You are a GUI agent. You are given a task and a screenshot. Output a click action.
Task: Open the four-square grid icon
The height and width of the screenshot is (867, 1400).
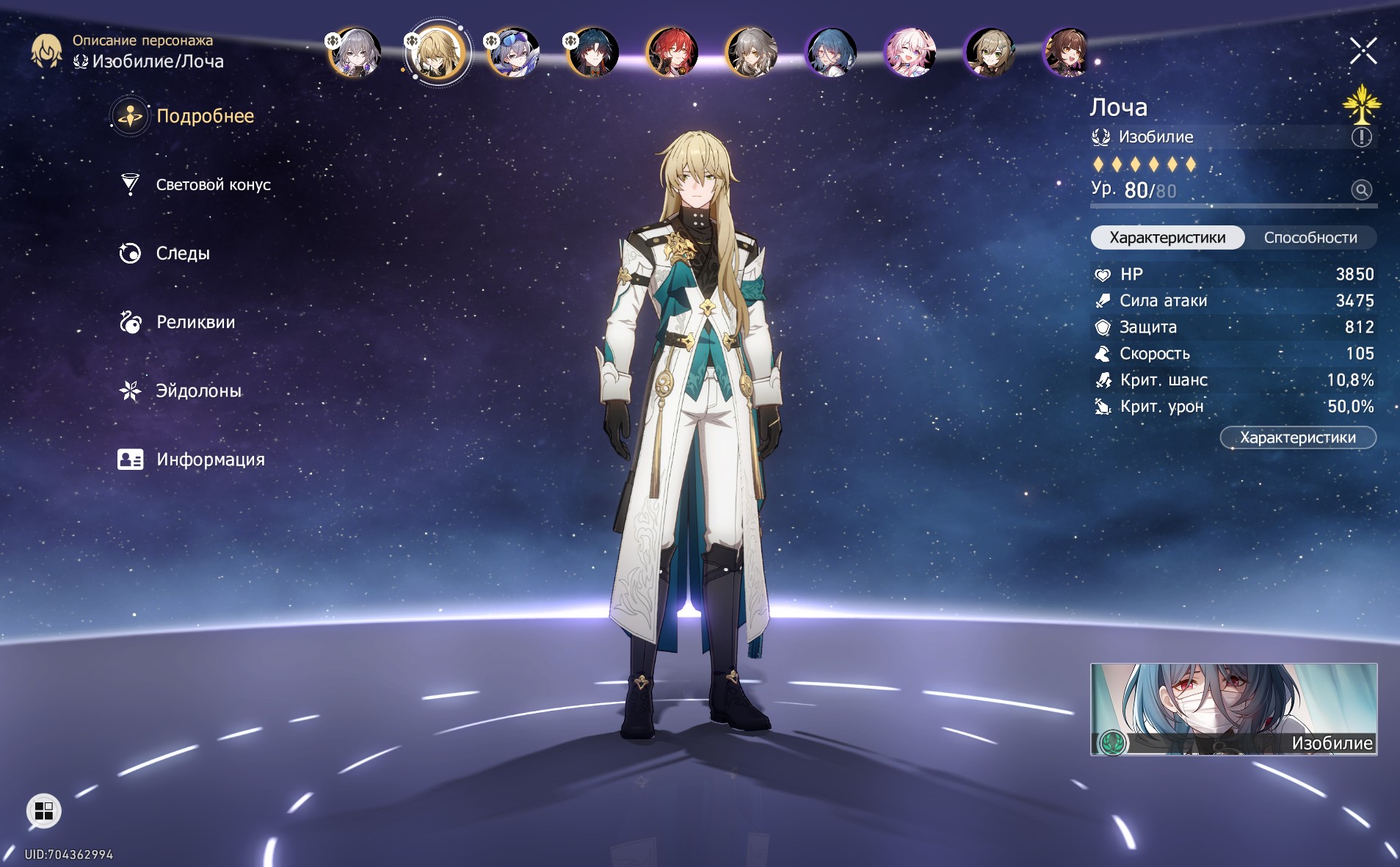[x=44, y=811]
